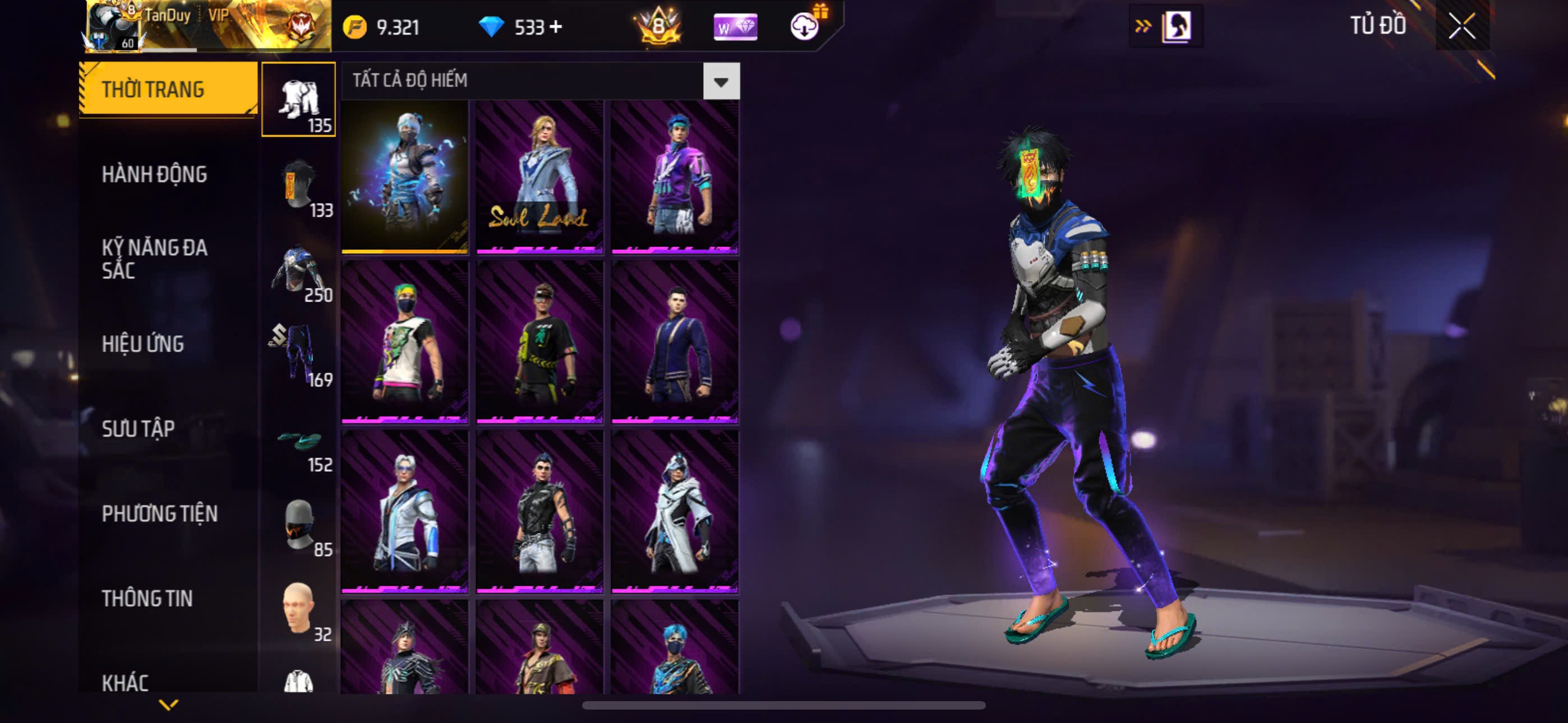Image resolution: width=1568 pixels, height=723 pixels.
Task: Open the Tất Cả Độ Hiếm rarity dropdown
Action: 721,81
